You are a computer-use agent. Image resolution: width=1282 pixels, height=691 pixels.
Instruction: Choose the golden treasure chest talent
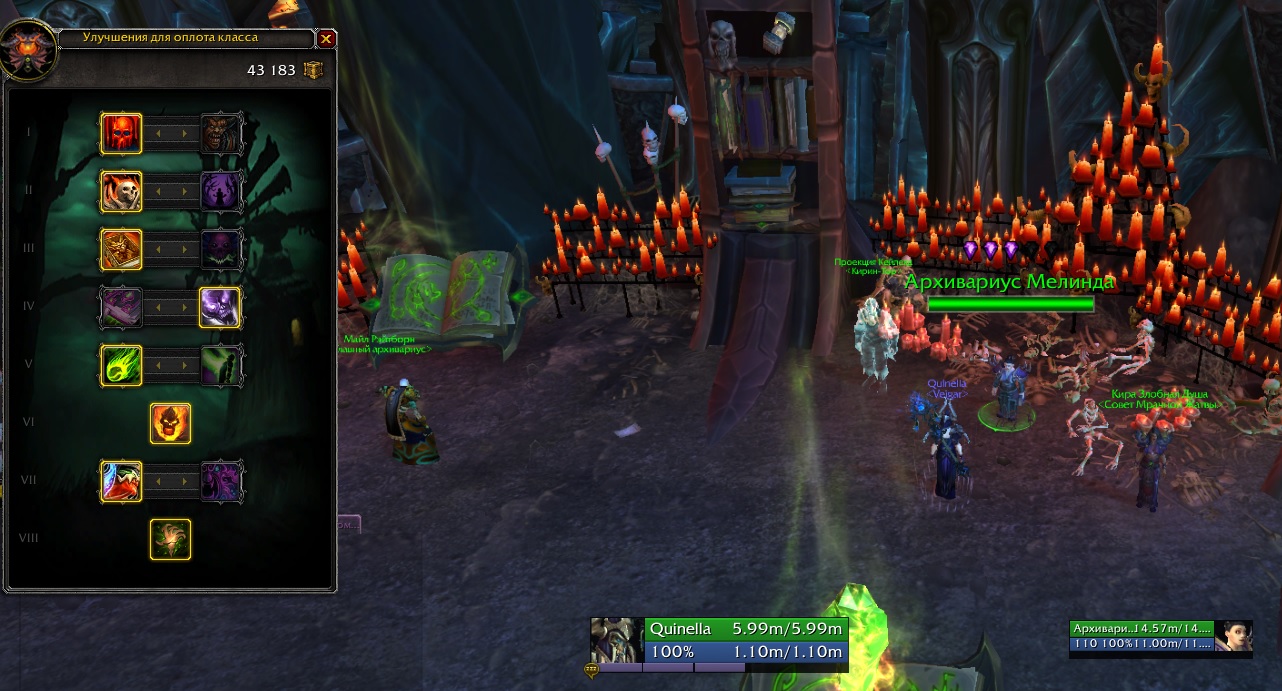(121, 249)
